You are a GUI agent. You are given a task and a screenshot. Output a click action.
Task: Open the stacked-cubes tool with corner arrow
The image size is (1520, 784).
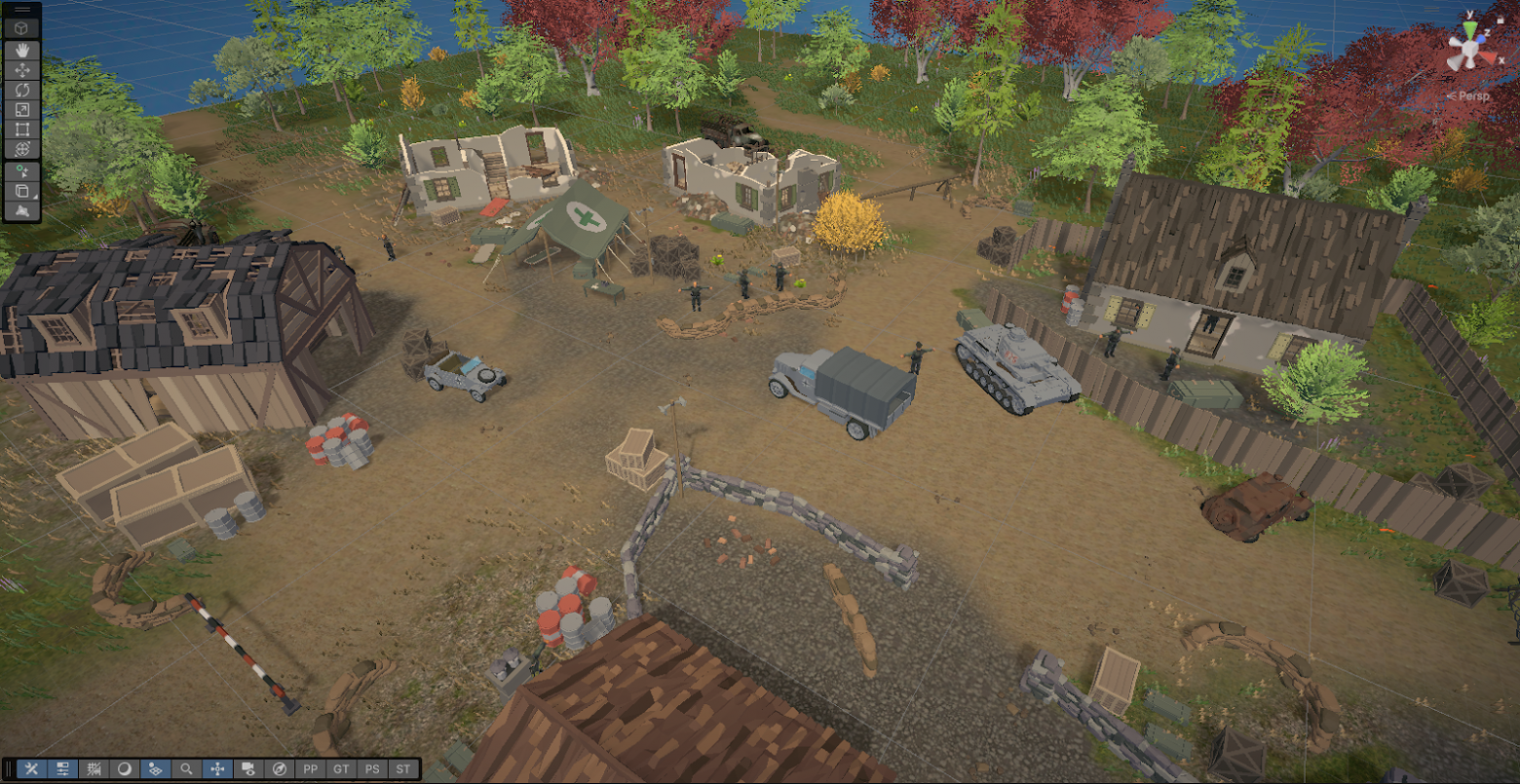point(22,191)
